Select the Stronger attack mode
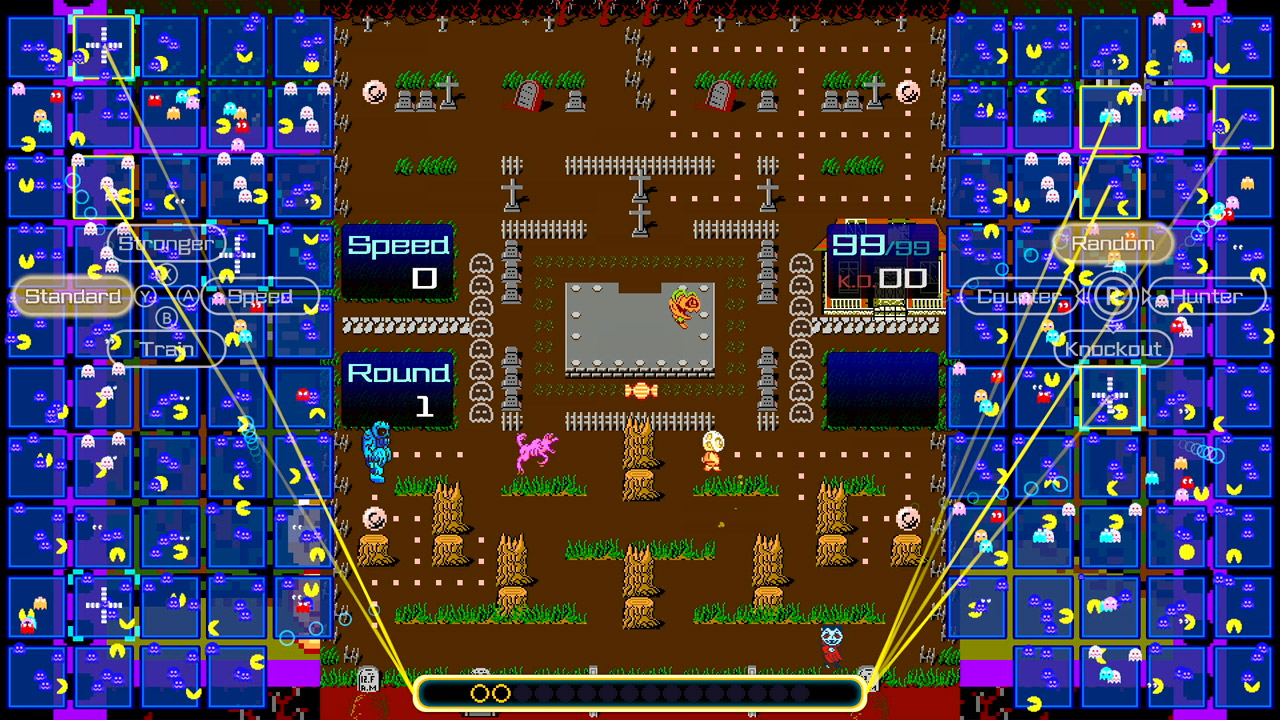The image size is (1280, 720). coord(167,243)
